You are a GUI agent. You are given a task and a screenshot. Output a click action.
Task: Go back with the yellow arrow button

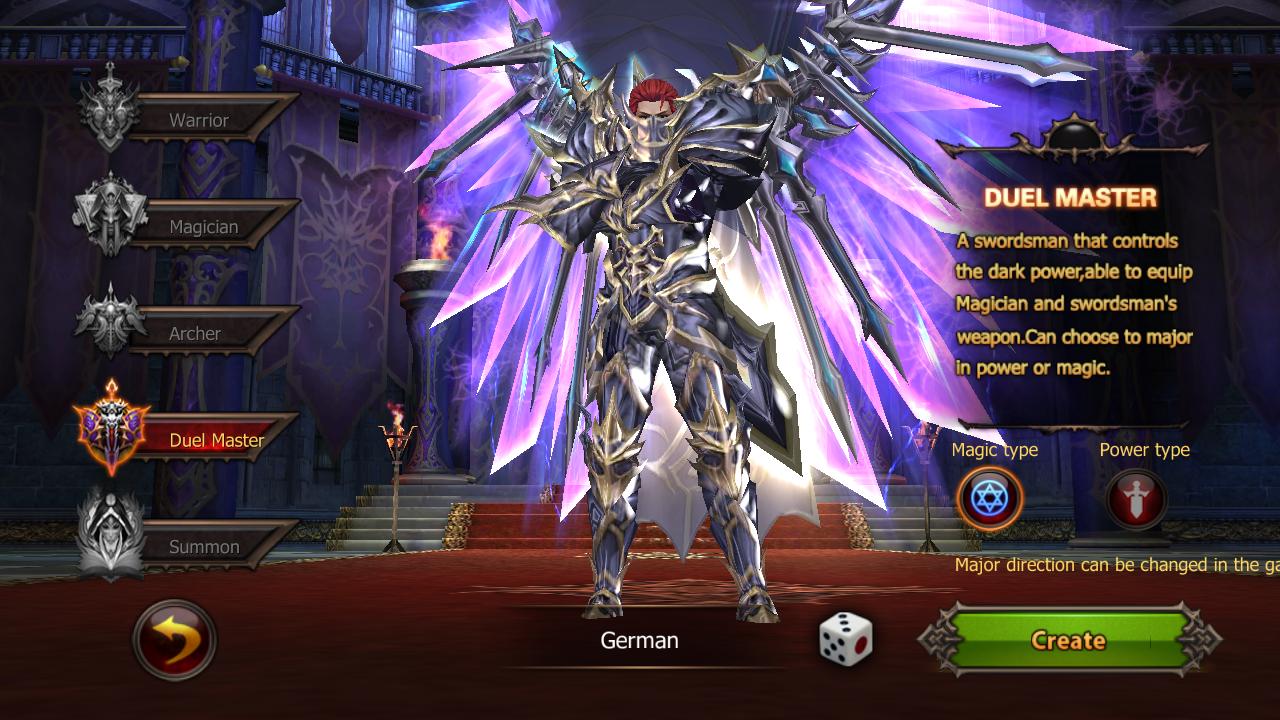(x=174, y=639)
